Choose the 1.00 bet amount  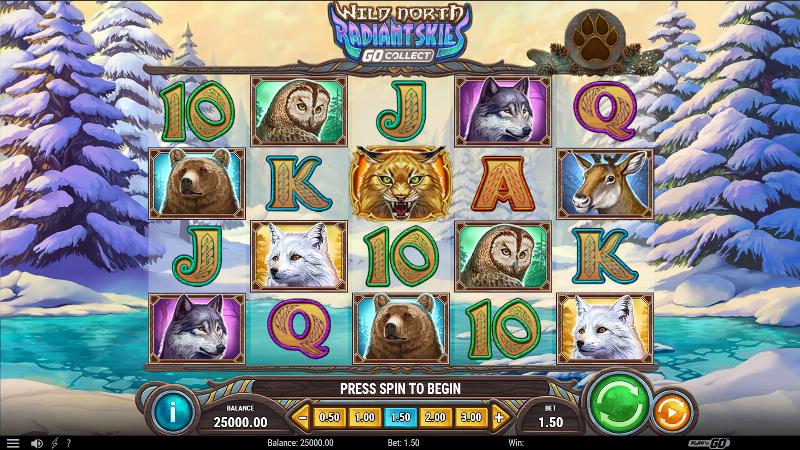[x=365, y=416]
